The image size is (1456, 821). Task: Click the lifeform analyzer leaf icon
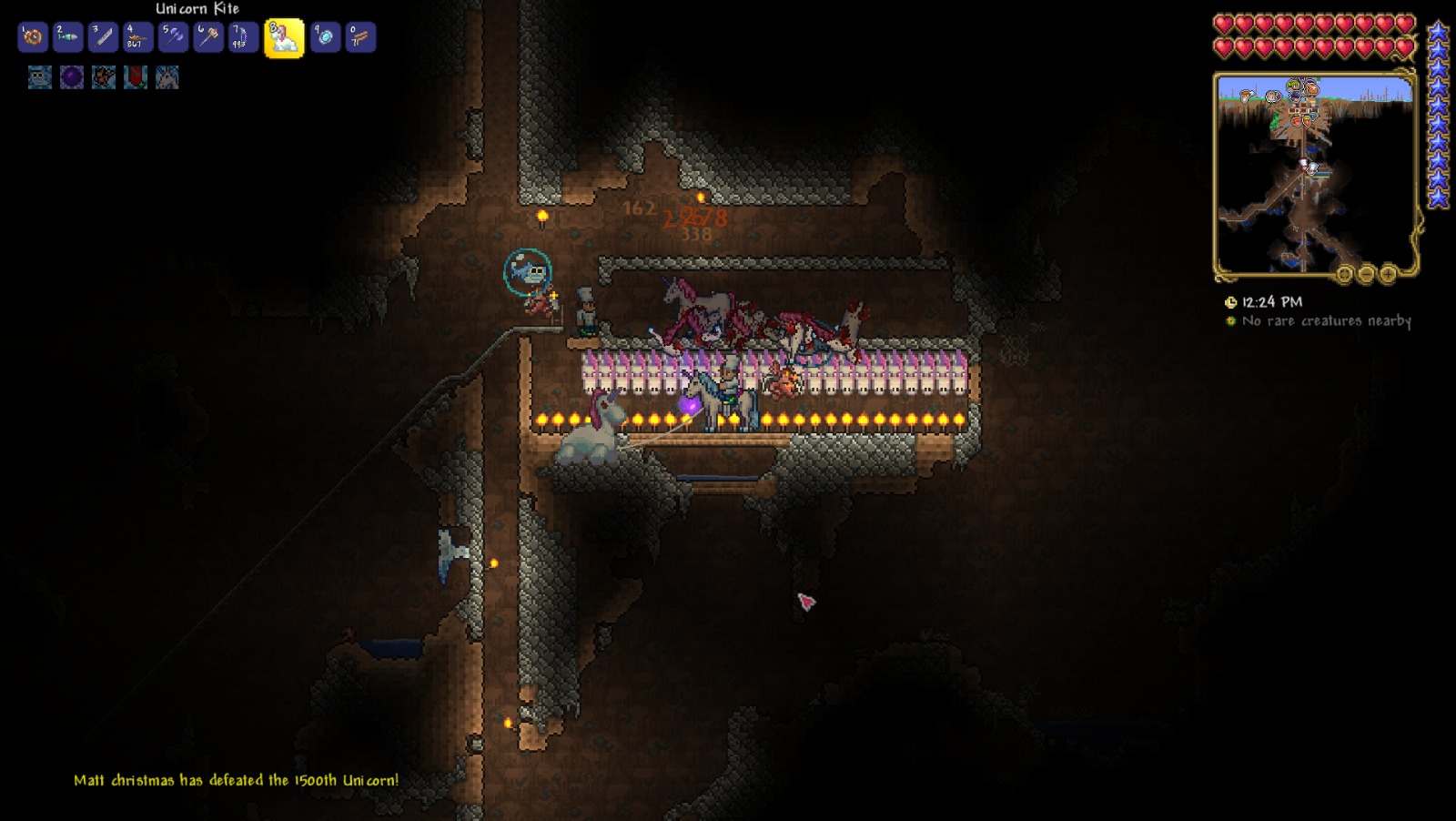click(1228, 321)
